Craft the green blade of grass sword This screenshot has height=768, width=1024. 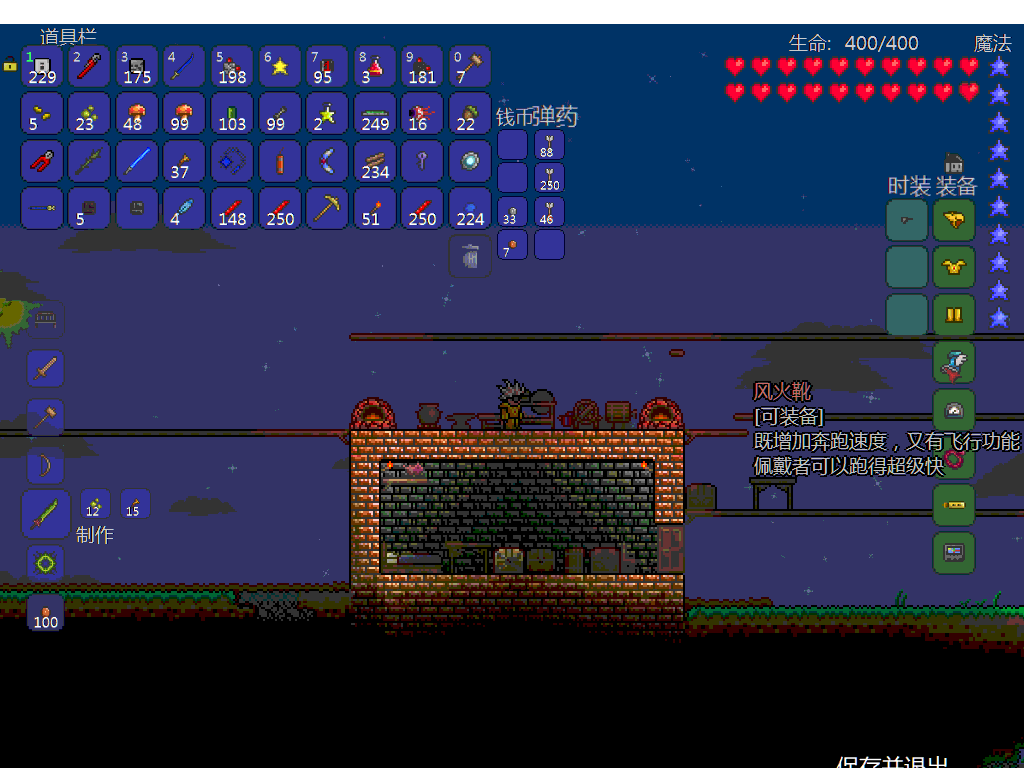coord(46,514)
